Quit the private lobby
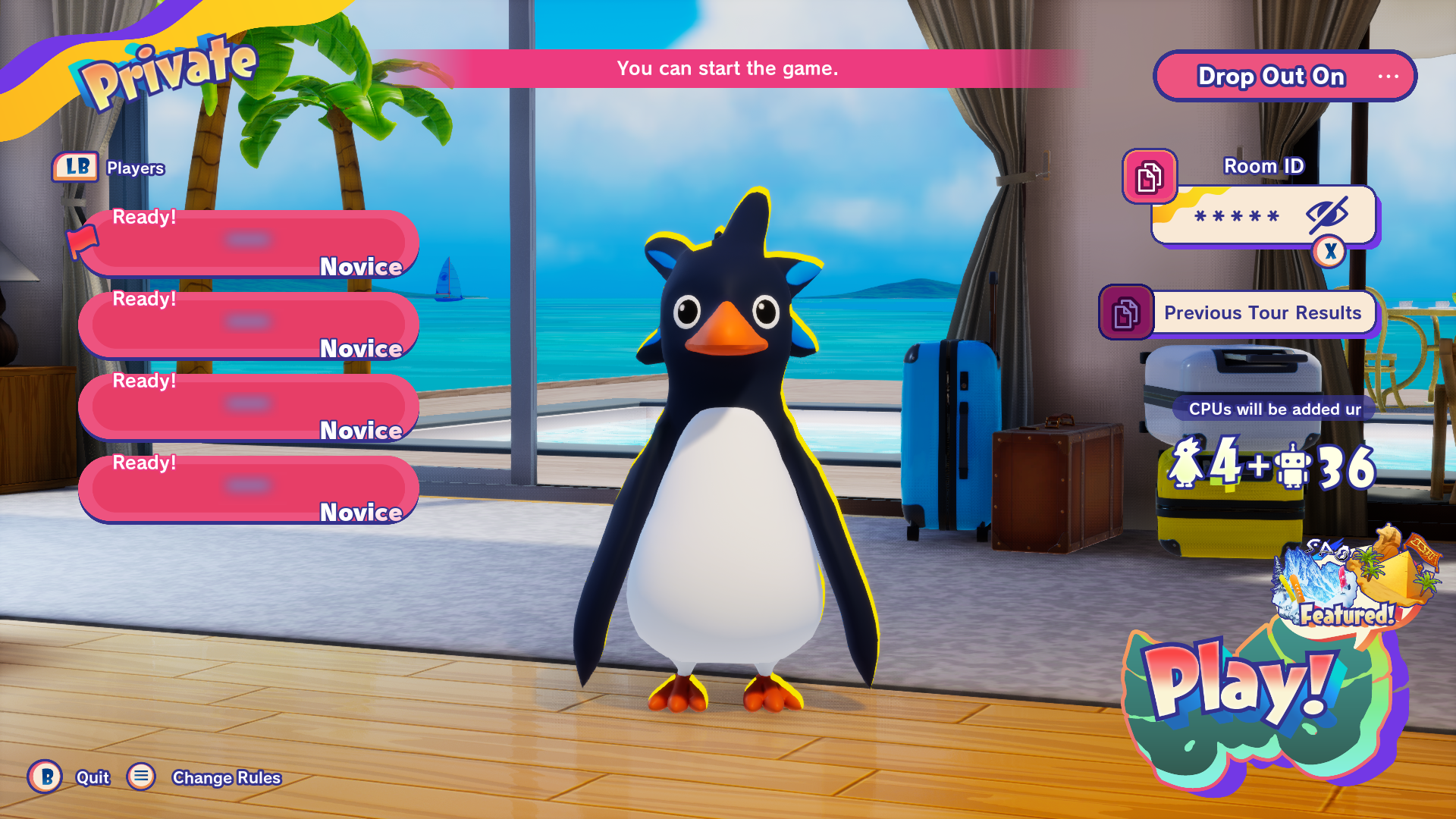Screen dimensions: 1456x819 (45, 777)
